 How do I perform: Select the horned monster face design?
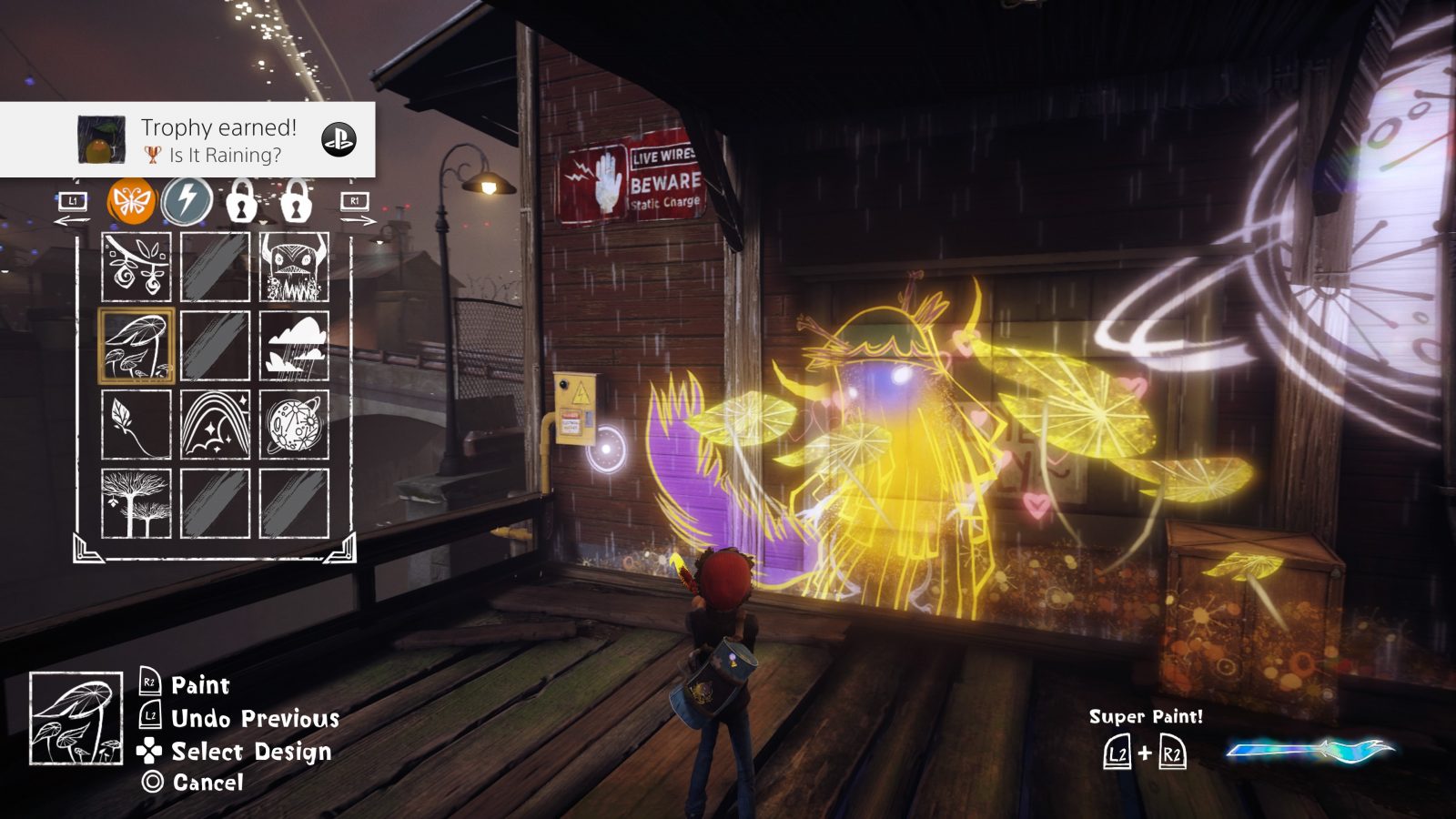[x=294, y=268]
